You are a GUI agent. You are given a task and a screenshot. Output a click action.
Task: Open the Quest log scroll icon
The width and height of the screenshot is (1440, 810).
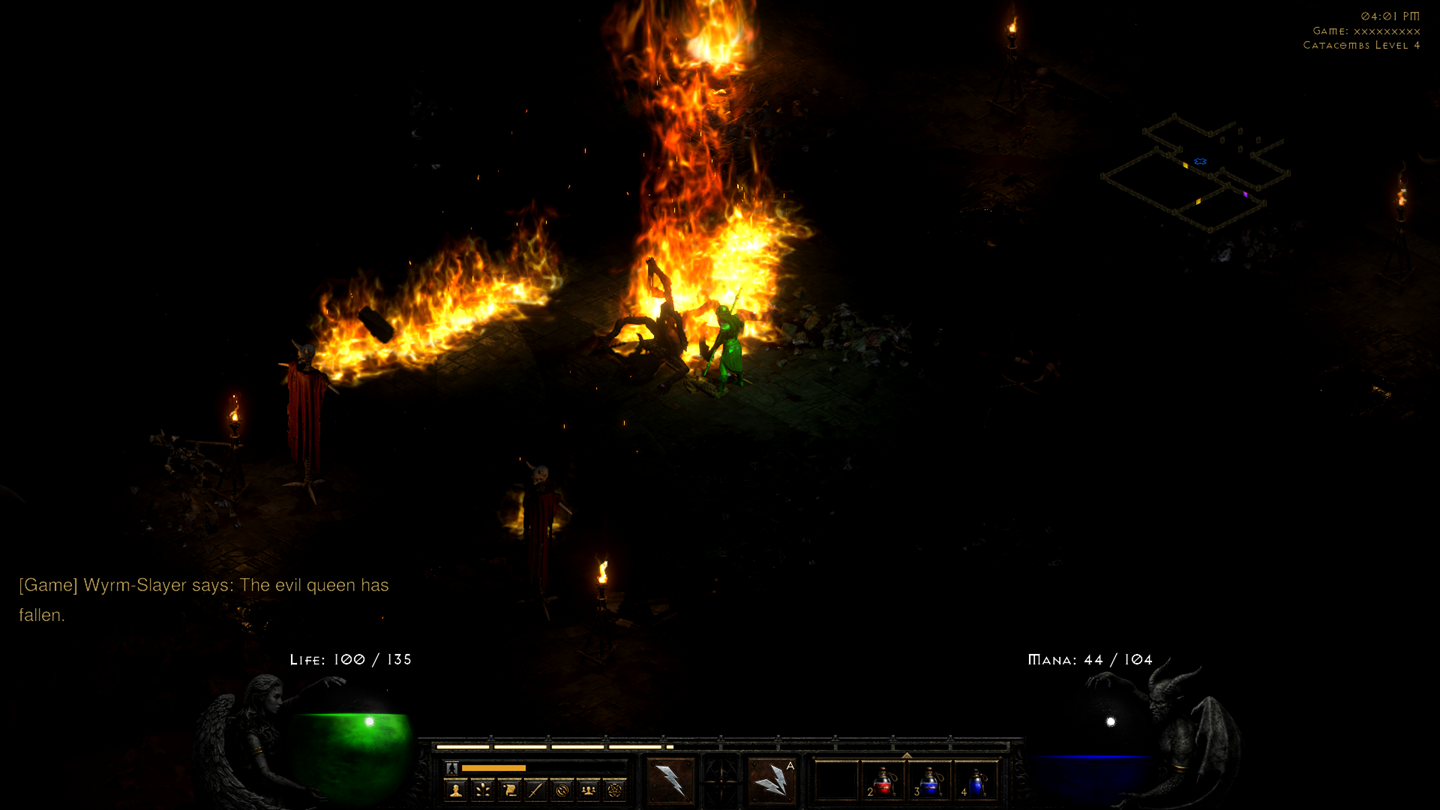[510, 790]
